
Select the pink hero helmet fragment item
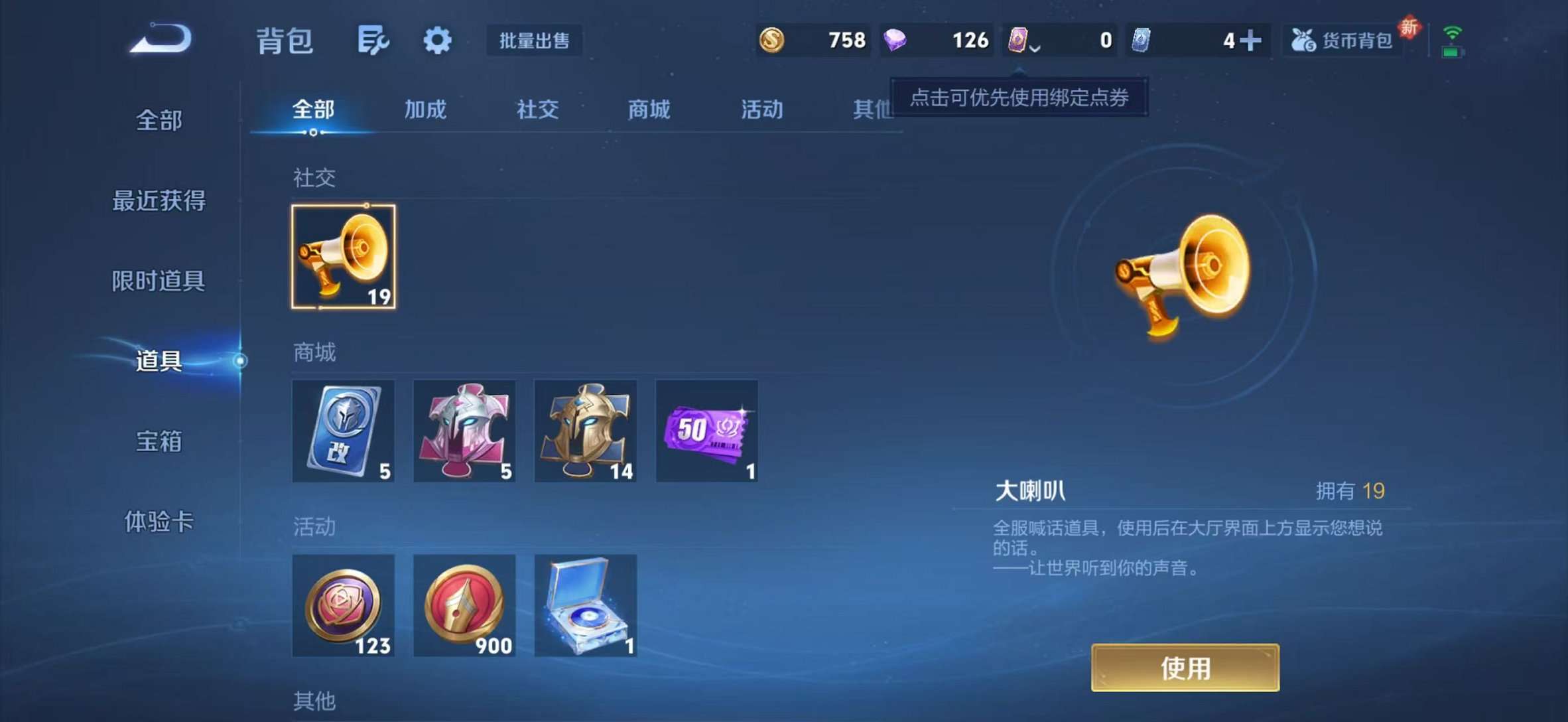(x=464, y=431)
